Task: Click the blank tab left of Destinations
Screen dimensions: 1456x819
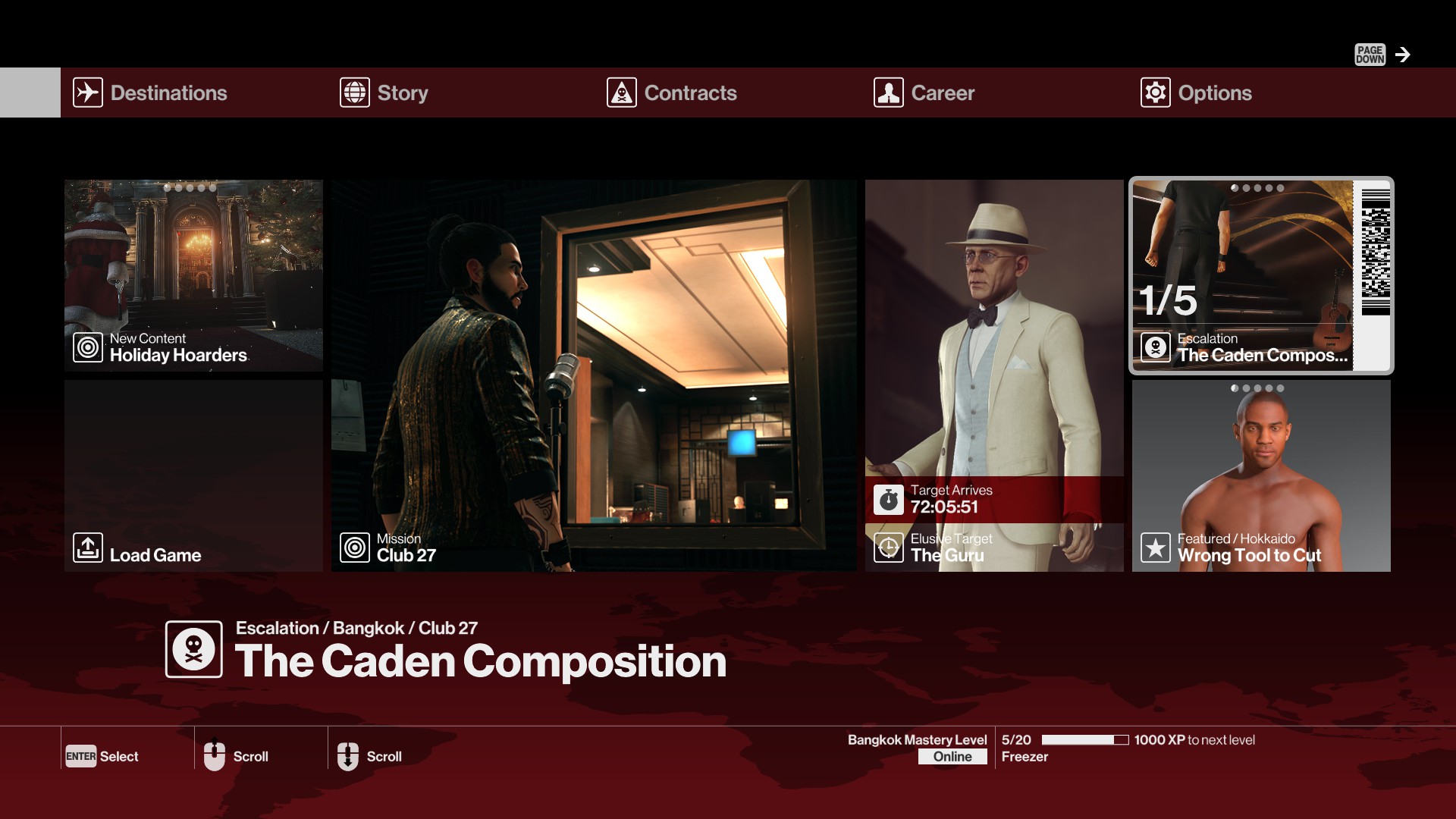Action: point(30,93)
